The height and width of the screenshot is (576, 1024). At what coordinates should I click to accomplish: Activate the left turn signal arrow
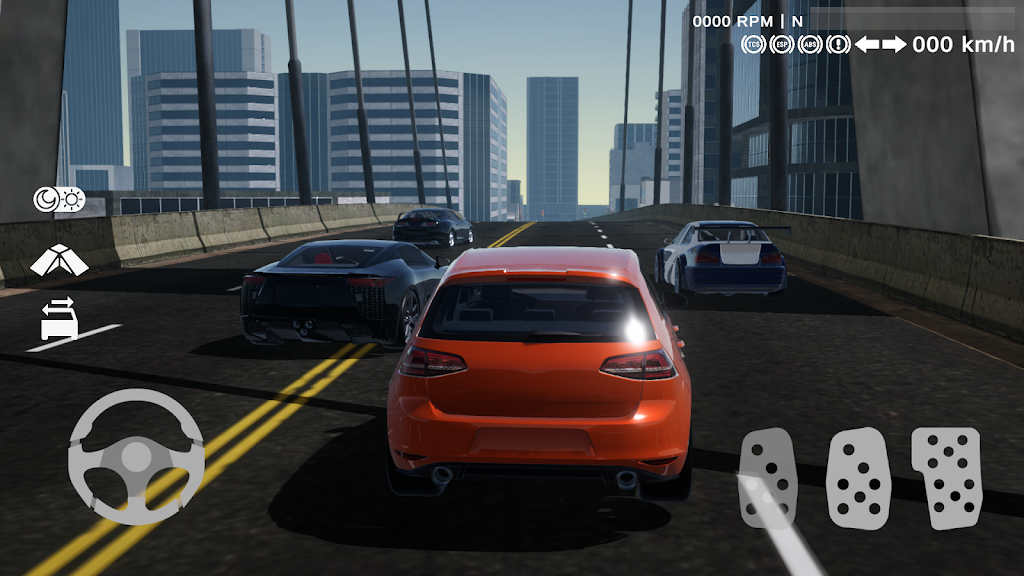[x=866, y=44]
